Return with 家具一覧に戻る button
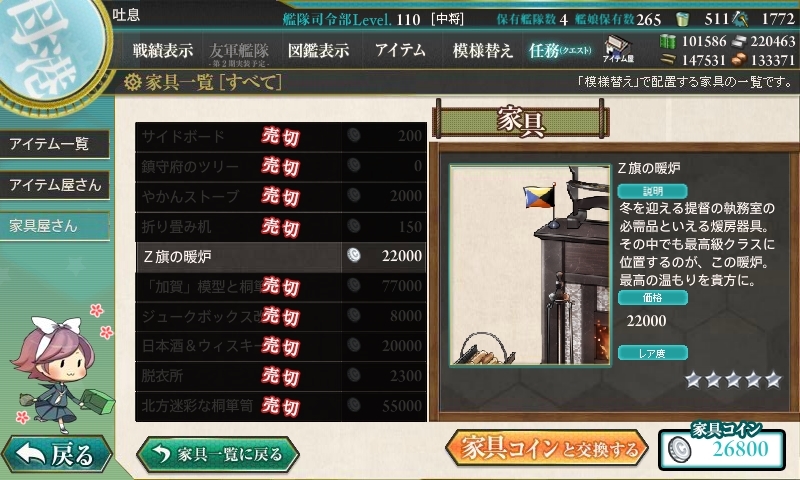This screenshot has width=800, height=480. point(218,454)
